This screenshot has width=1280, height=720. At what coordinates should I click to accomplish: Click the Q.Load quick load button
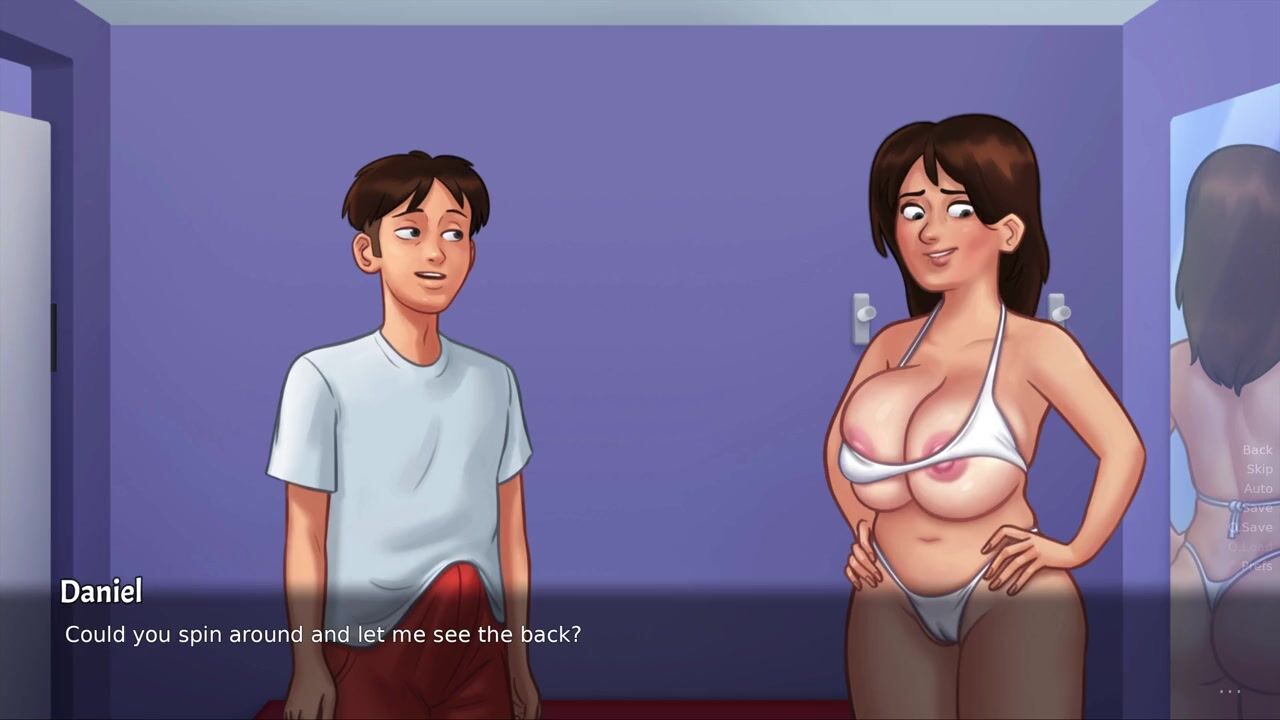tap(1251, 547)
